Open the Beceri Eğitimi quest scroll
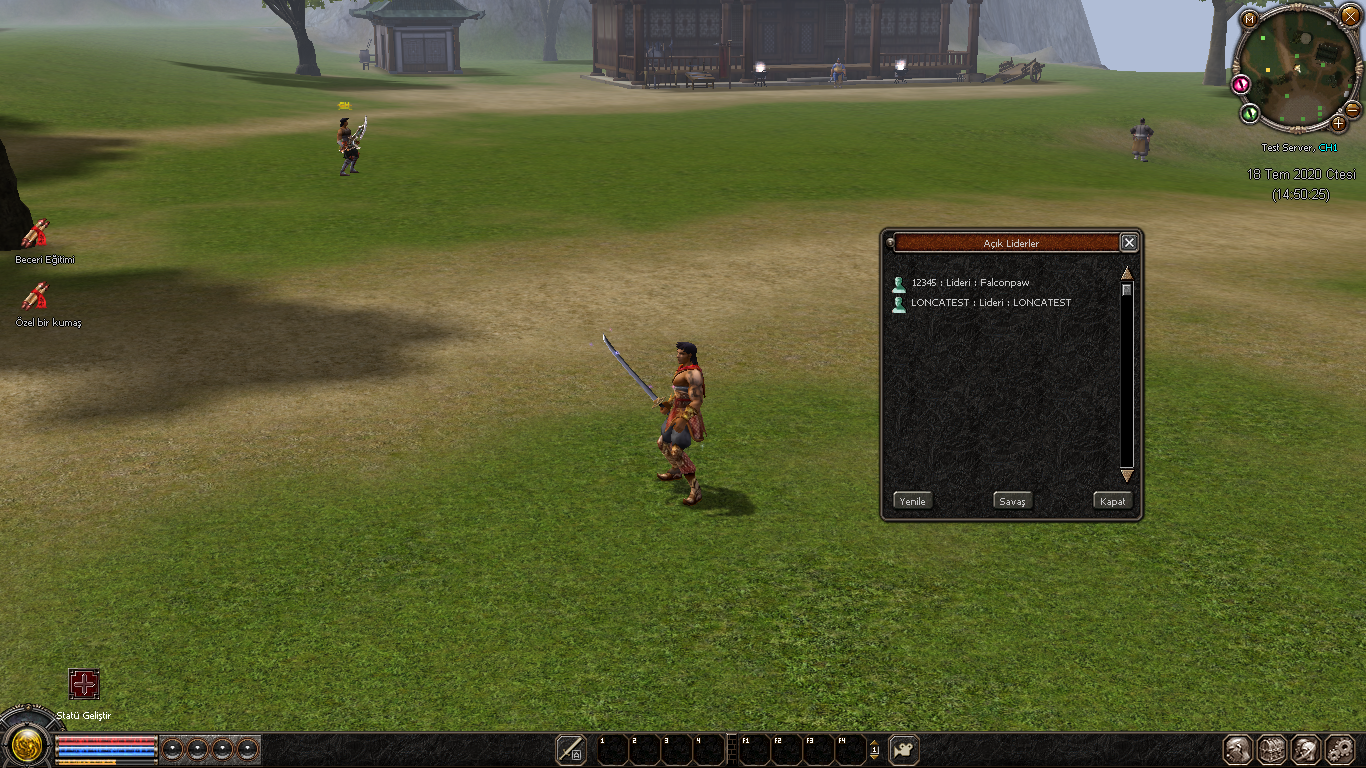This screenshot has height=768, width=1366. coord(36,234)
